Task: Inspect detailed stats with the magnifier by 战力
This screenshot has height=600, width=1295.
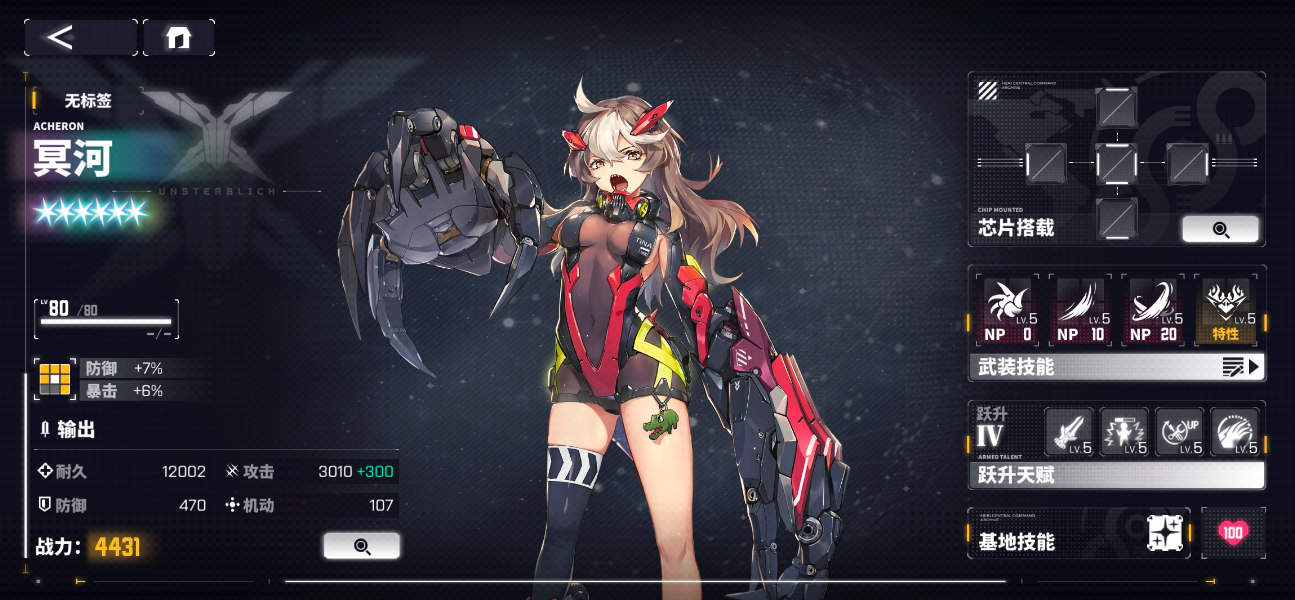Action: [361, 546]
